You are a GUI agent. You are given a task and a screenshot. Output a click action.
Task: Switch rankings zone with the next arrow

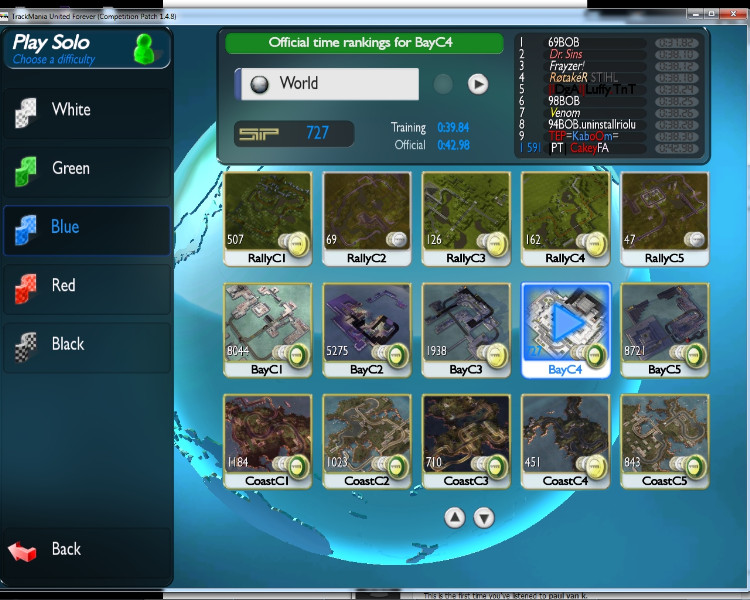(x=478, y=84)
